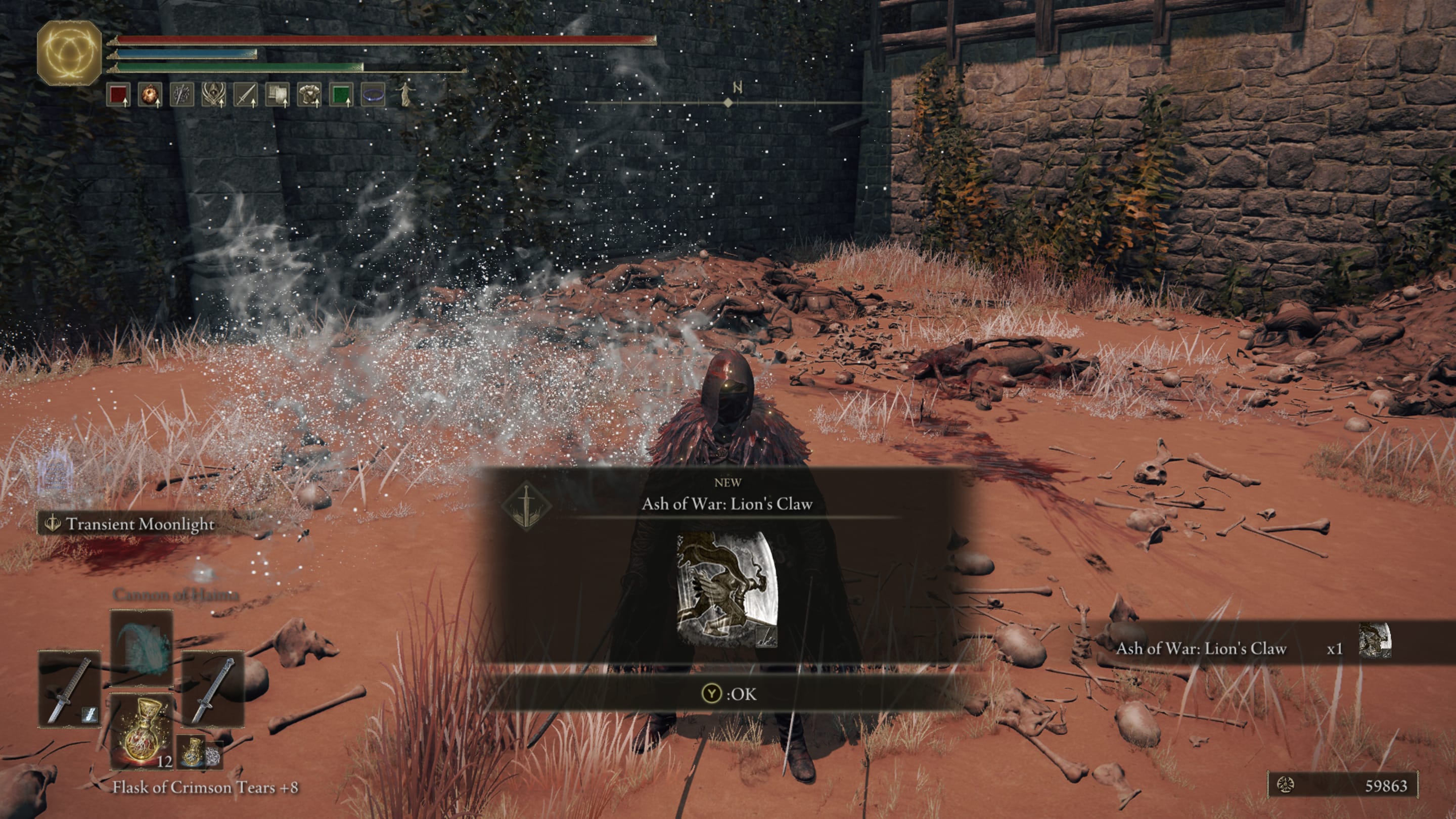Inspect the horned helmet buff icon
This screenshot has width=1456, height=819.
tap(214, 95)
